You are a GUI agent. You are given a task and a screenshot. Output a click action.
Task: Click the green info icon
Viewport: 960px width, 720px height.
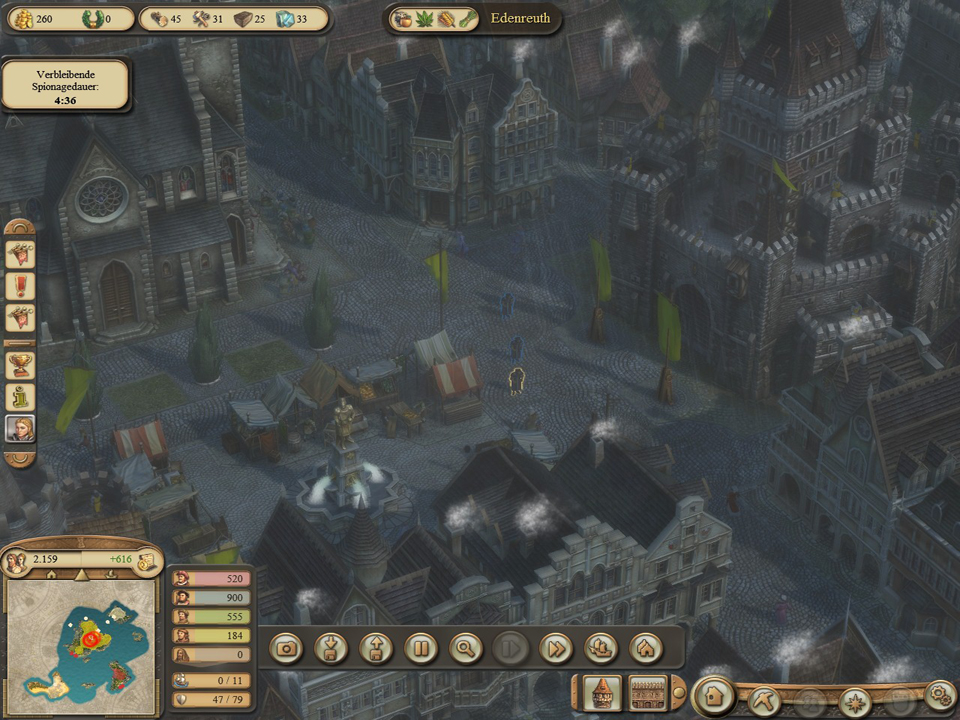20,397
